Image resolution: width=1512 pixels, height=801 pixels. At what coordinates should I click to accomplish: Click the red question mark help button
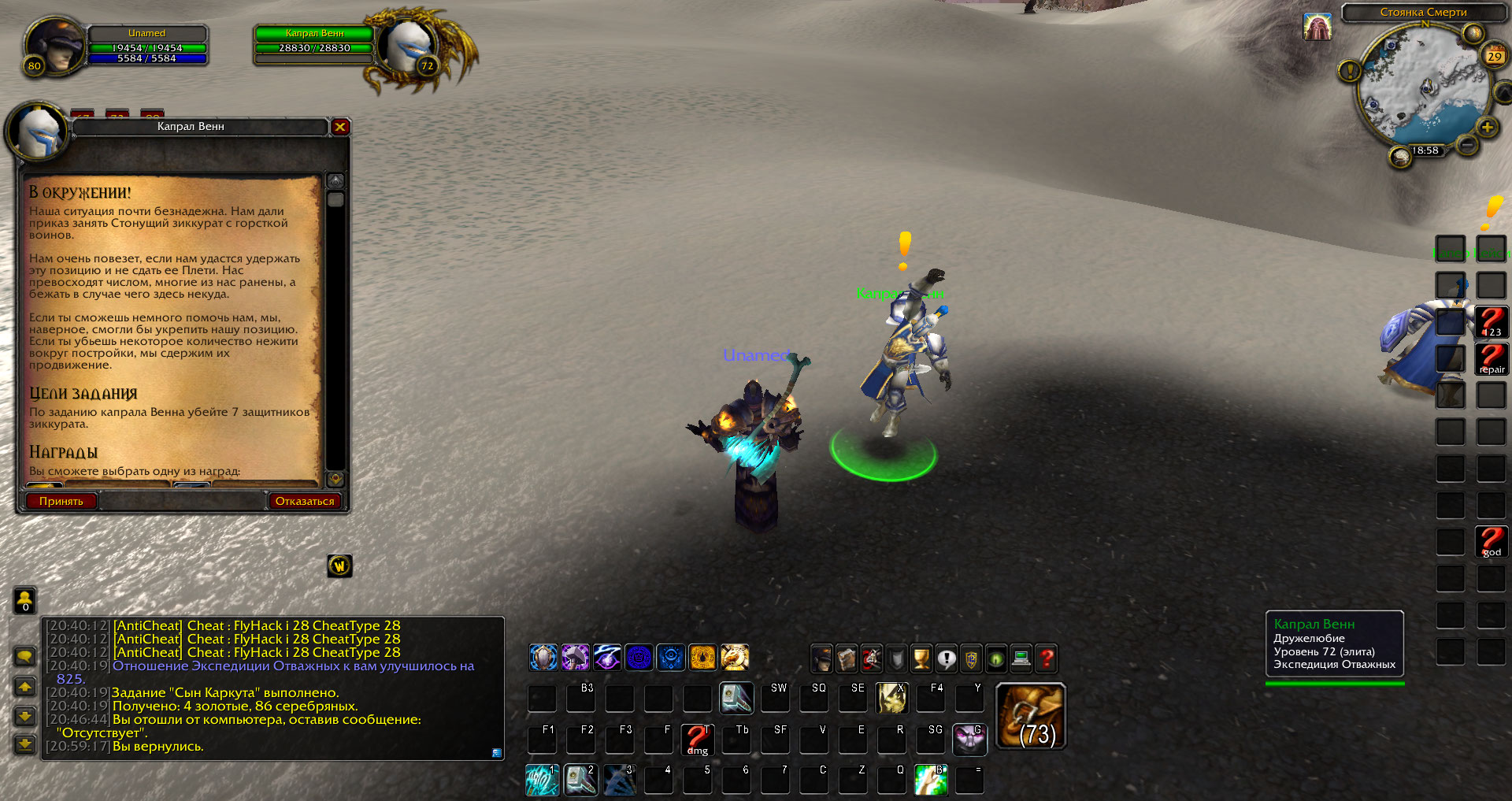1047,658
